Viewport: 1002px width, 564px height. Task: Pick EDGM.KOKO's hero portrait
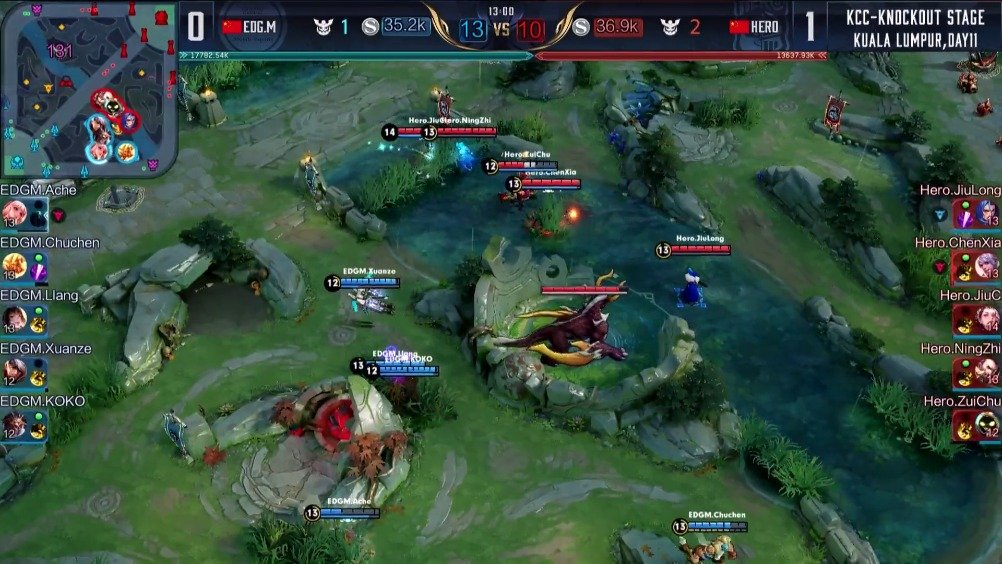13,425
